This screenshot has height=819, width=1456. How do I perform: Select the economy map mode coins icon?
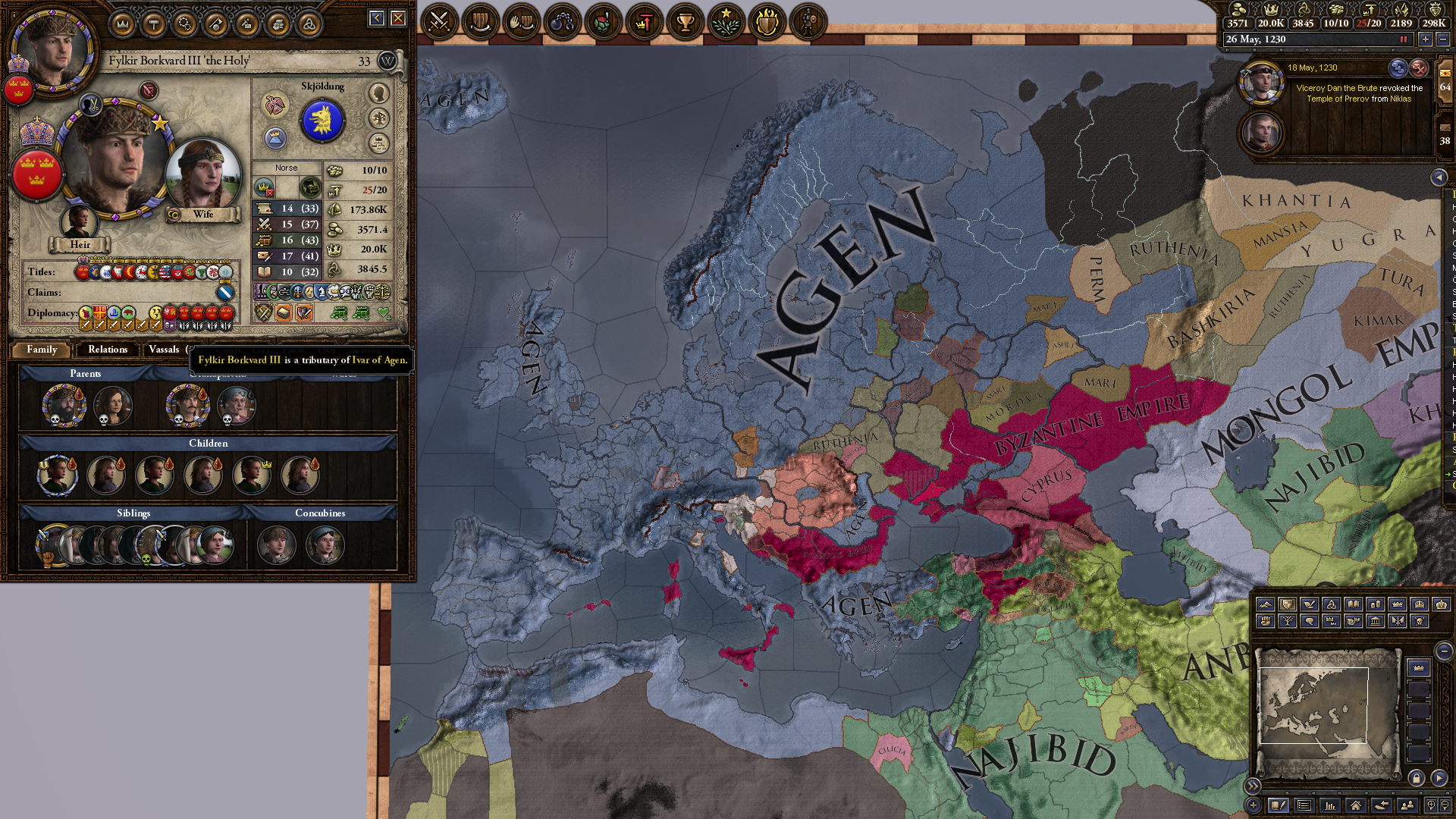[x=1376, y=604]
